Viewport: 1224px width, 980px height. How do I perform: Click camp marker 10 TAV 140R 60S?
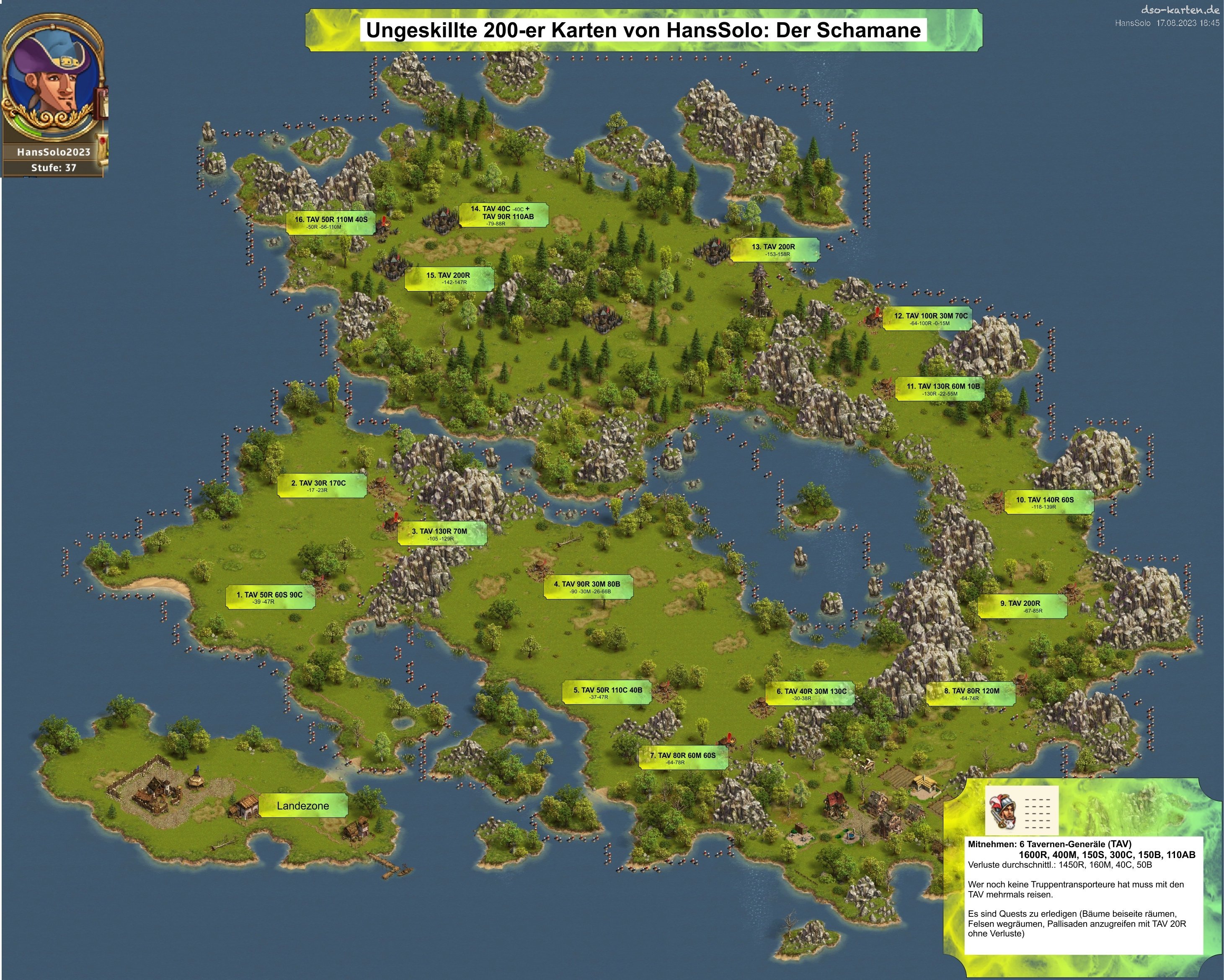(1048, 502)
